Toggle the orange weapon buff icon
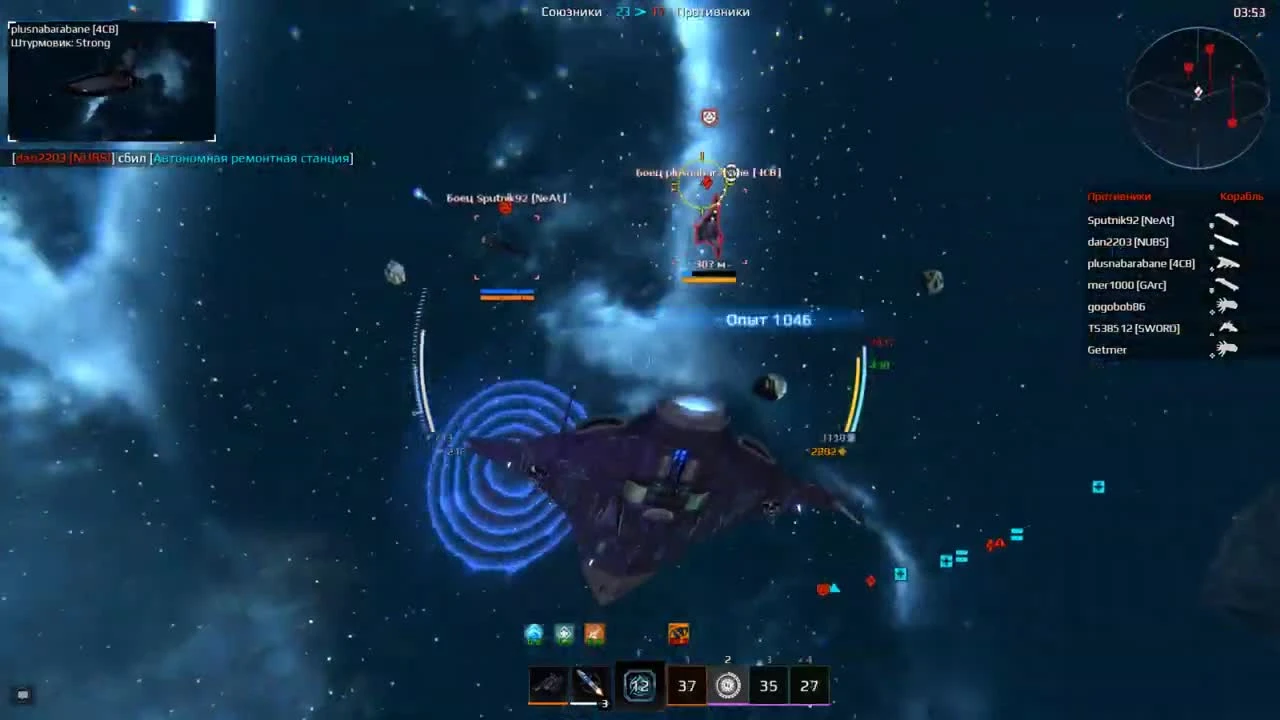This screenshot has height=720, width=1280. (x=593, y=633)
